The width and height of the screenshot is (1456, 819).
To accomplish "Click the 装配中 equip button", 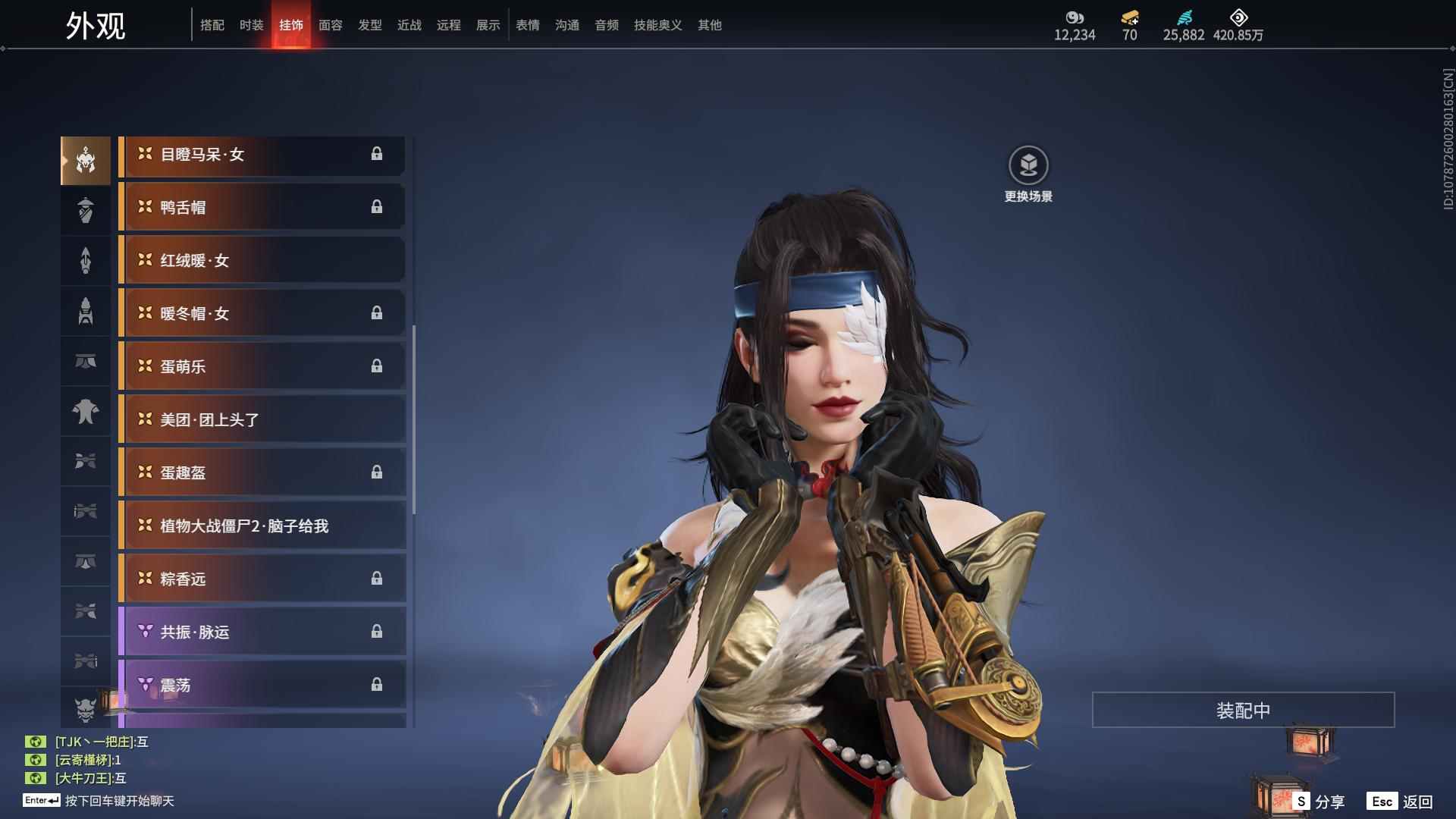I will 1243,710.
